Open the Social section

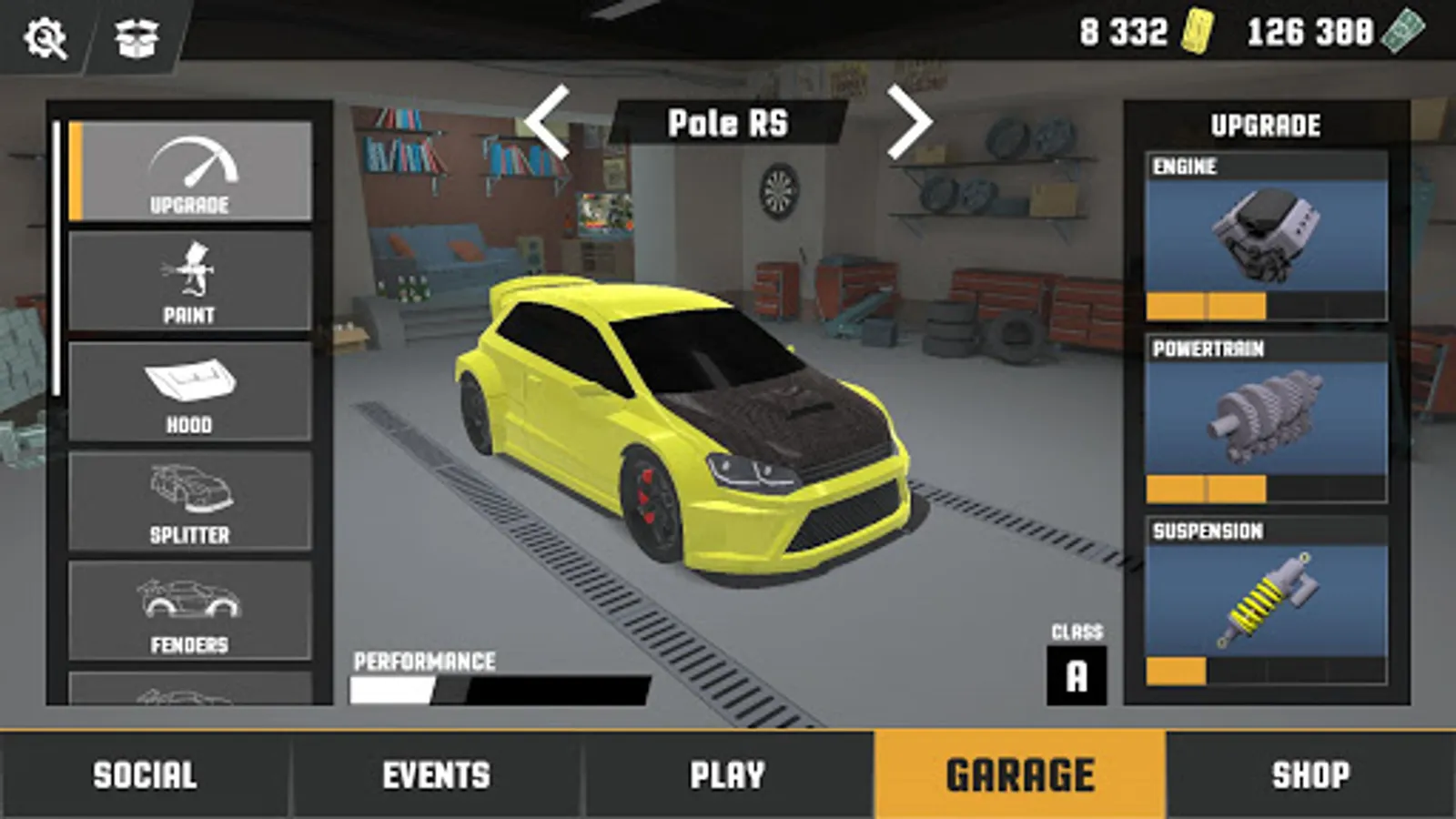pyautogui.click(x=146, y=775)
